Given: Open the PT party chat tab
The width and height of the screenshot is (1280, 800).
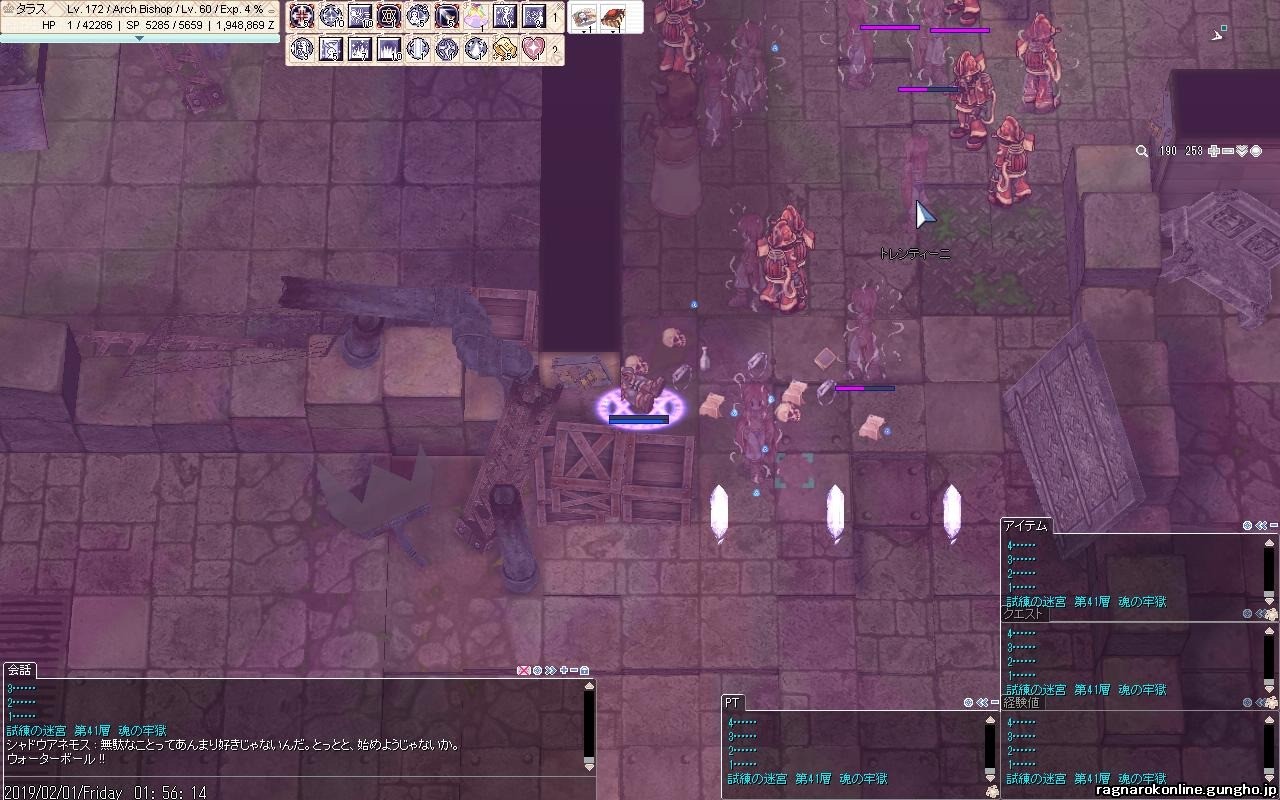Looking at the screenshot, I should click(x=733, y=703).
